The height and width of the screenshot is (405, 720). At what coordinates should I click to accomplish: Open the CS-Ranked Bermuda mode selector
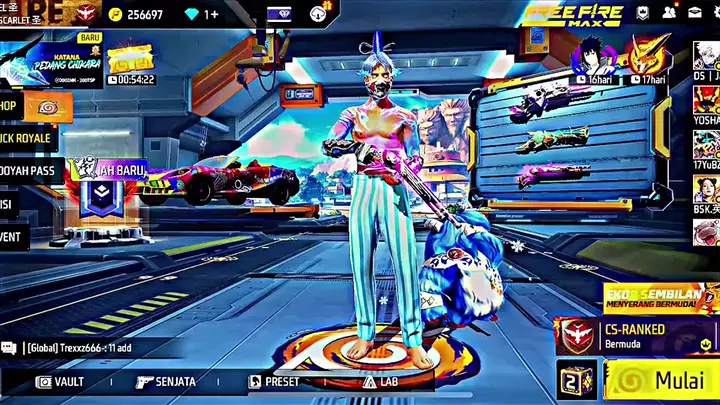click(634, 335)
